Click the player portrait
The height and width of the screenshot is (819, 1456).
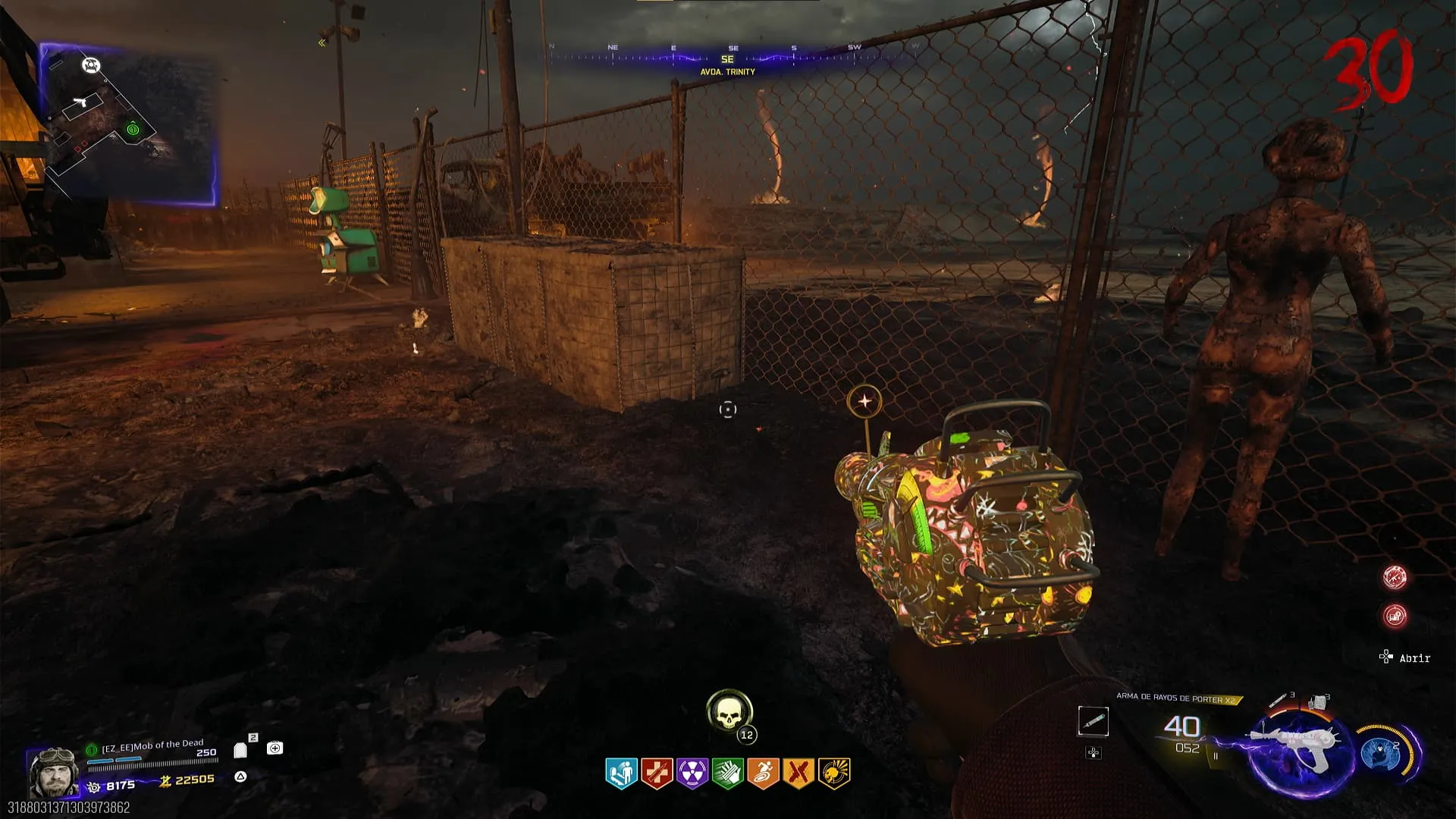point(53,771)
